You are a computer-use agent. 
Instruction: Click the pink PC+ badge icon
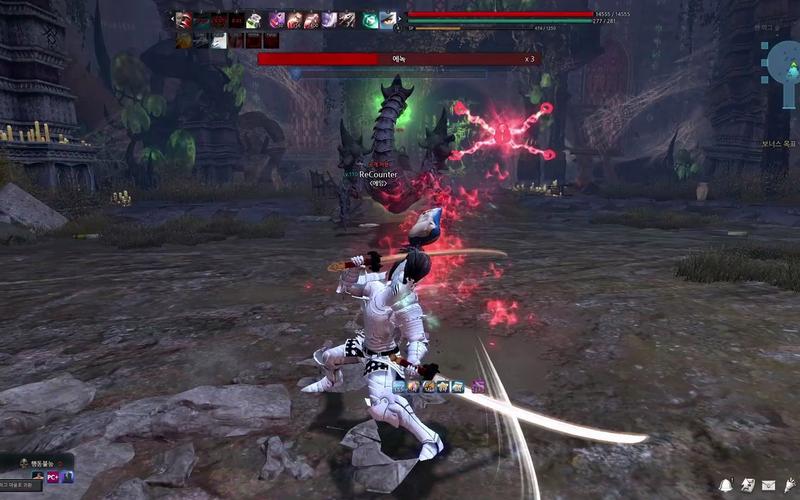tap(53, 477)
